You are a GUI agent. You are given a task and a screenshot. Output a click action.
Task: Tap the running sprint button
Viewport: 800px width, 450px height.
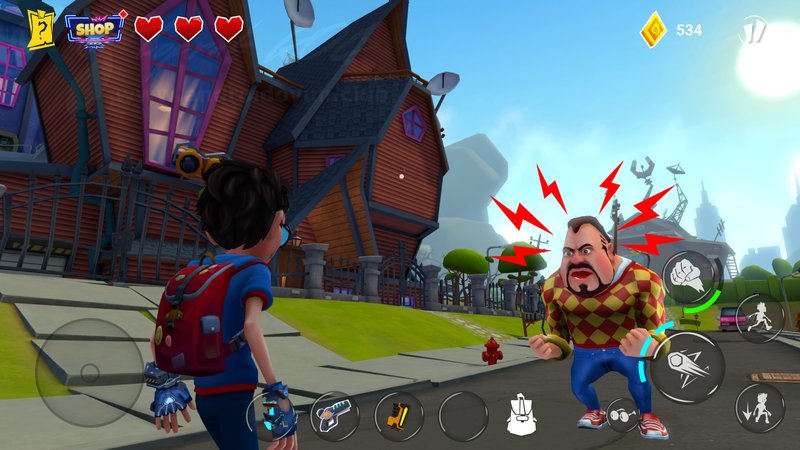point(759,318)
